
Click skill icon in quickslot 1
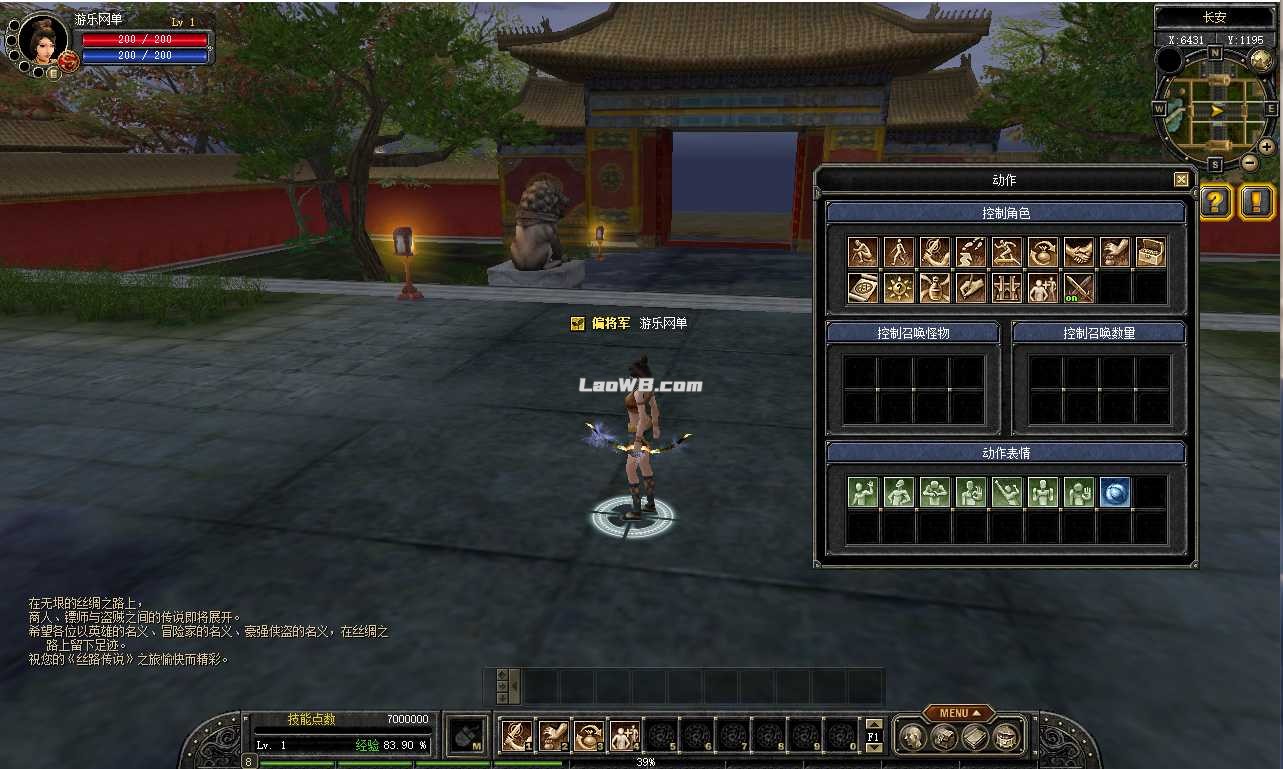point(517,734)
